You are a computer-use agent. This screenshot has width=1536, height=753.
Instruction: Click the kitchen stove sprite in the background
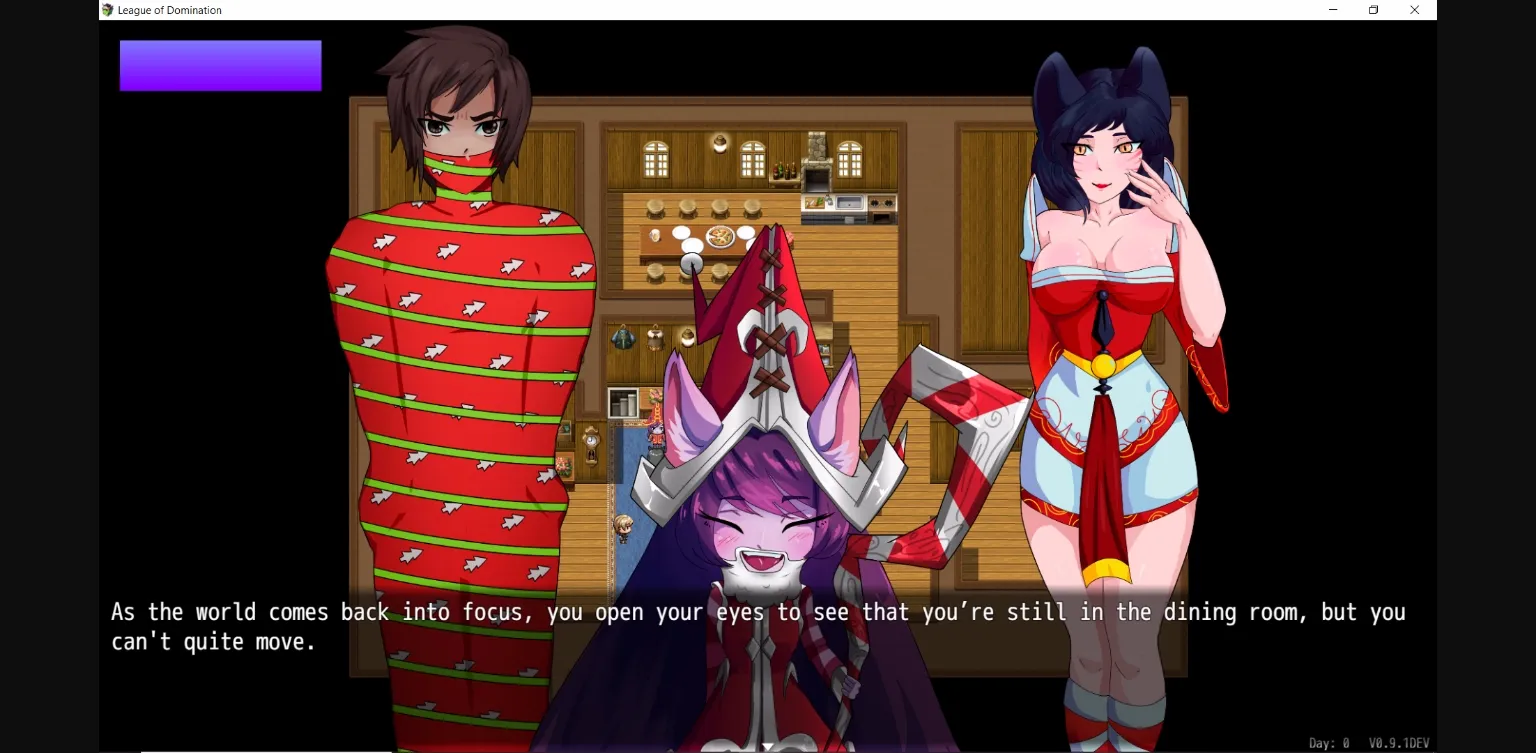click(x=883, y=205)
